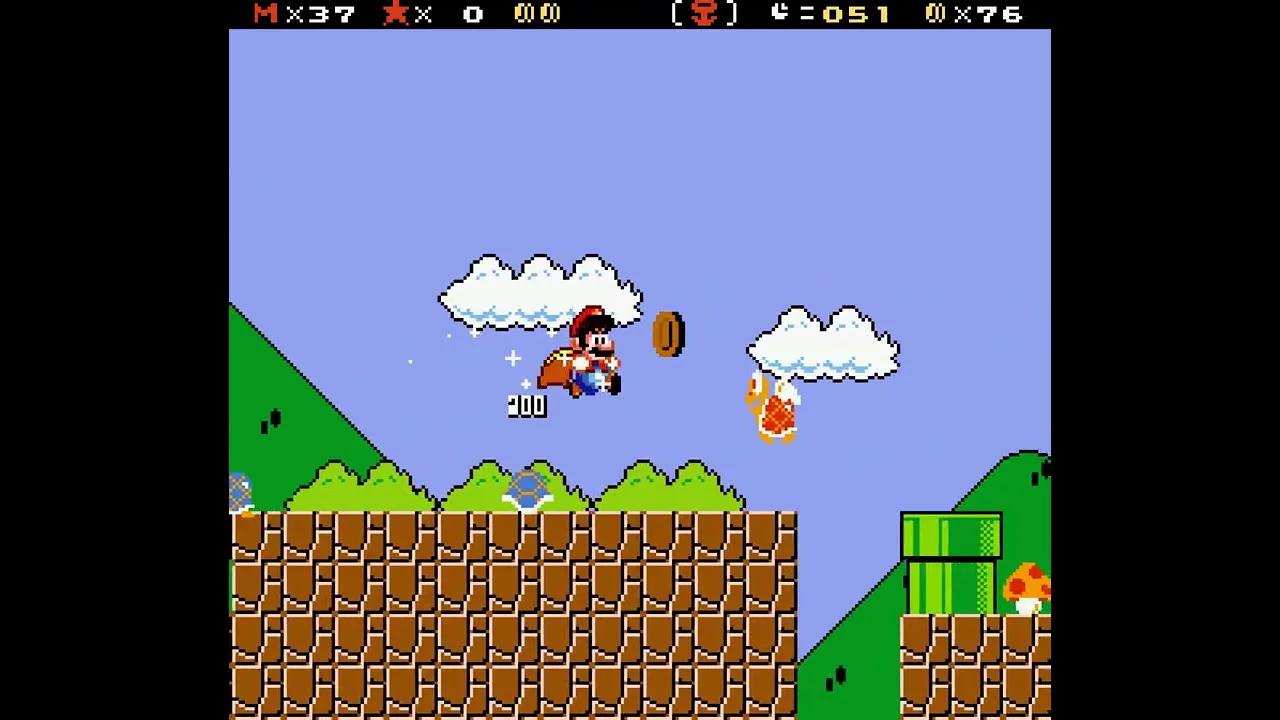Viewport: 1280px width, 720px height.
Task: Click the small blue shell at screen's left edge
Action: coord(237,490)
